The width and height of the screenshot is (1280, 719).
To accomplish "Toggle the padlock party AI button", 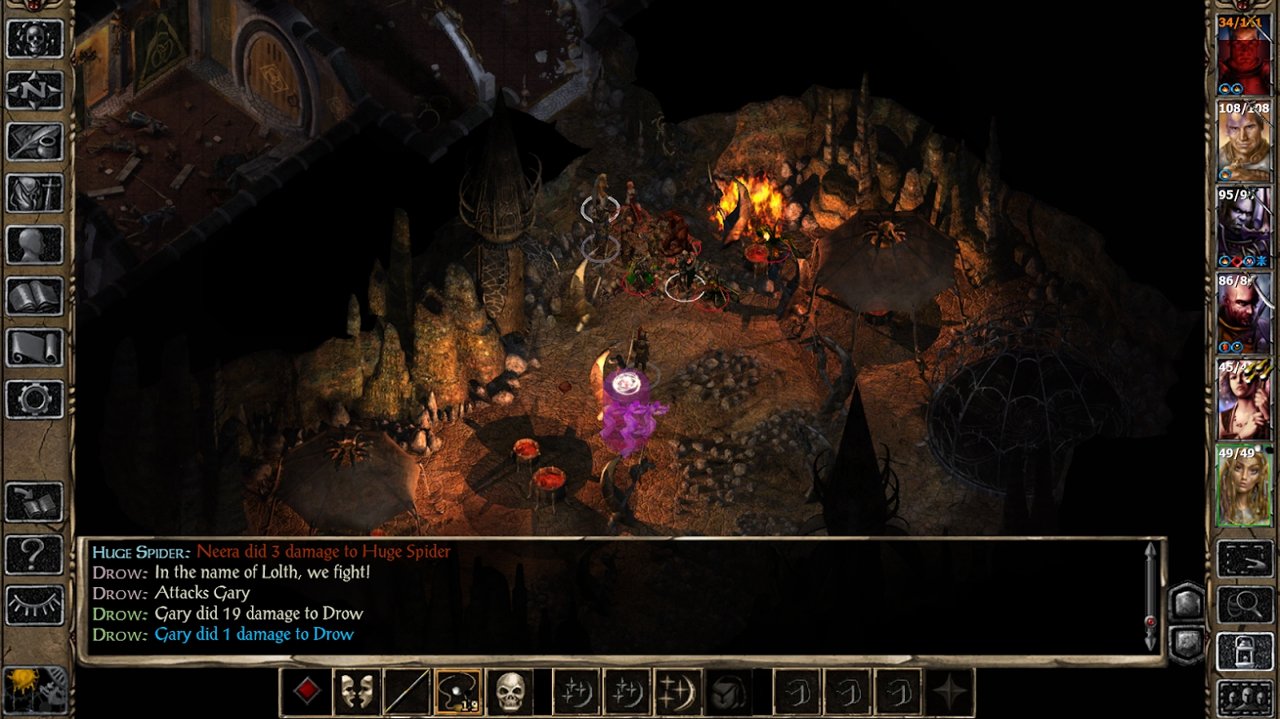I will click(1243, 651).
